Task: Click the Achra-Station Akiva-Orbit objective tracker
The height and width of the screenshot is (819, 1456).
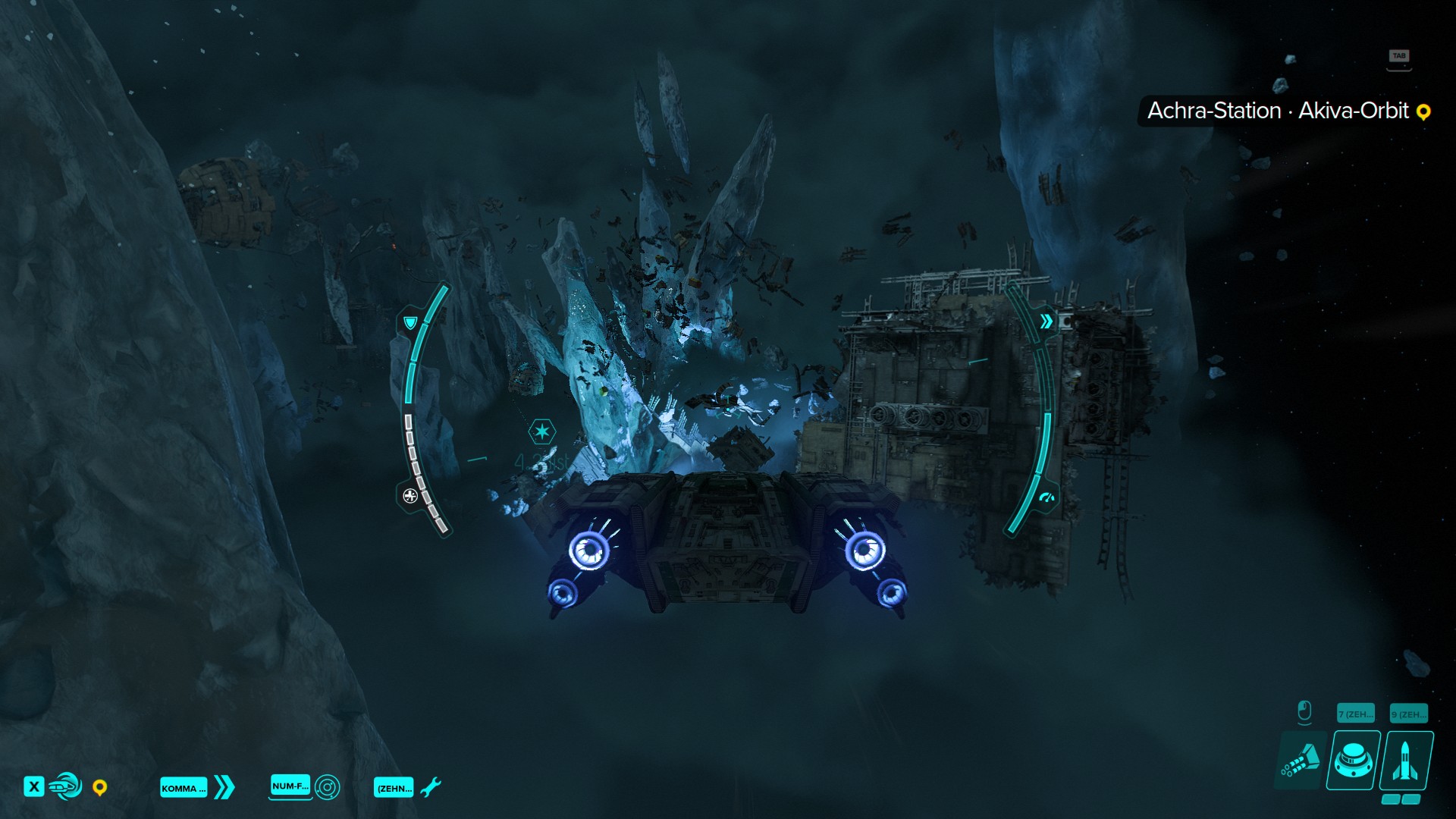Action: pos(1286,111)
